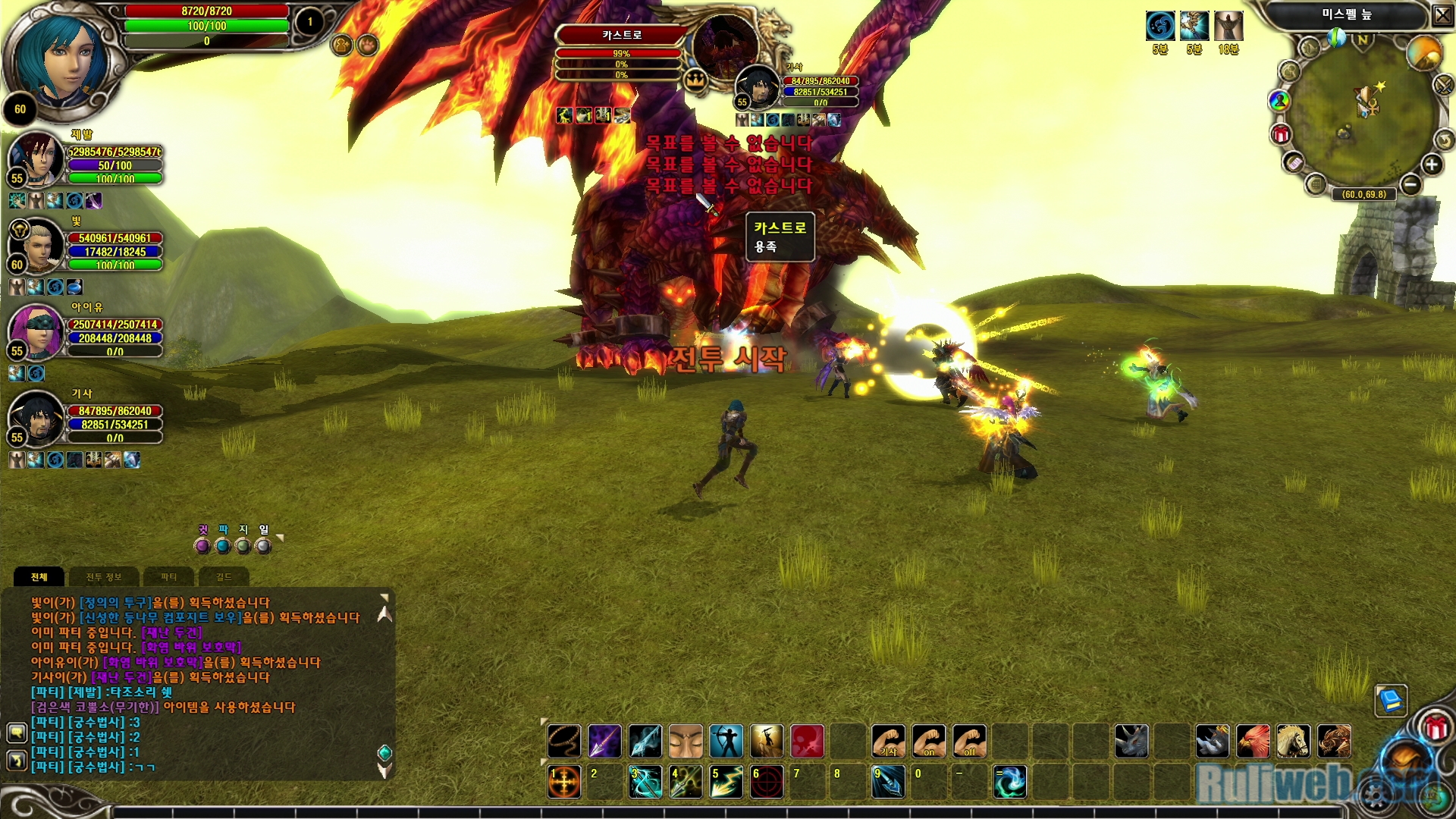Zoom out the minimap with minus button
The height and width of the screenshot is (819, 1456).
1410,184
